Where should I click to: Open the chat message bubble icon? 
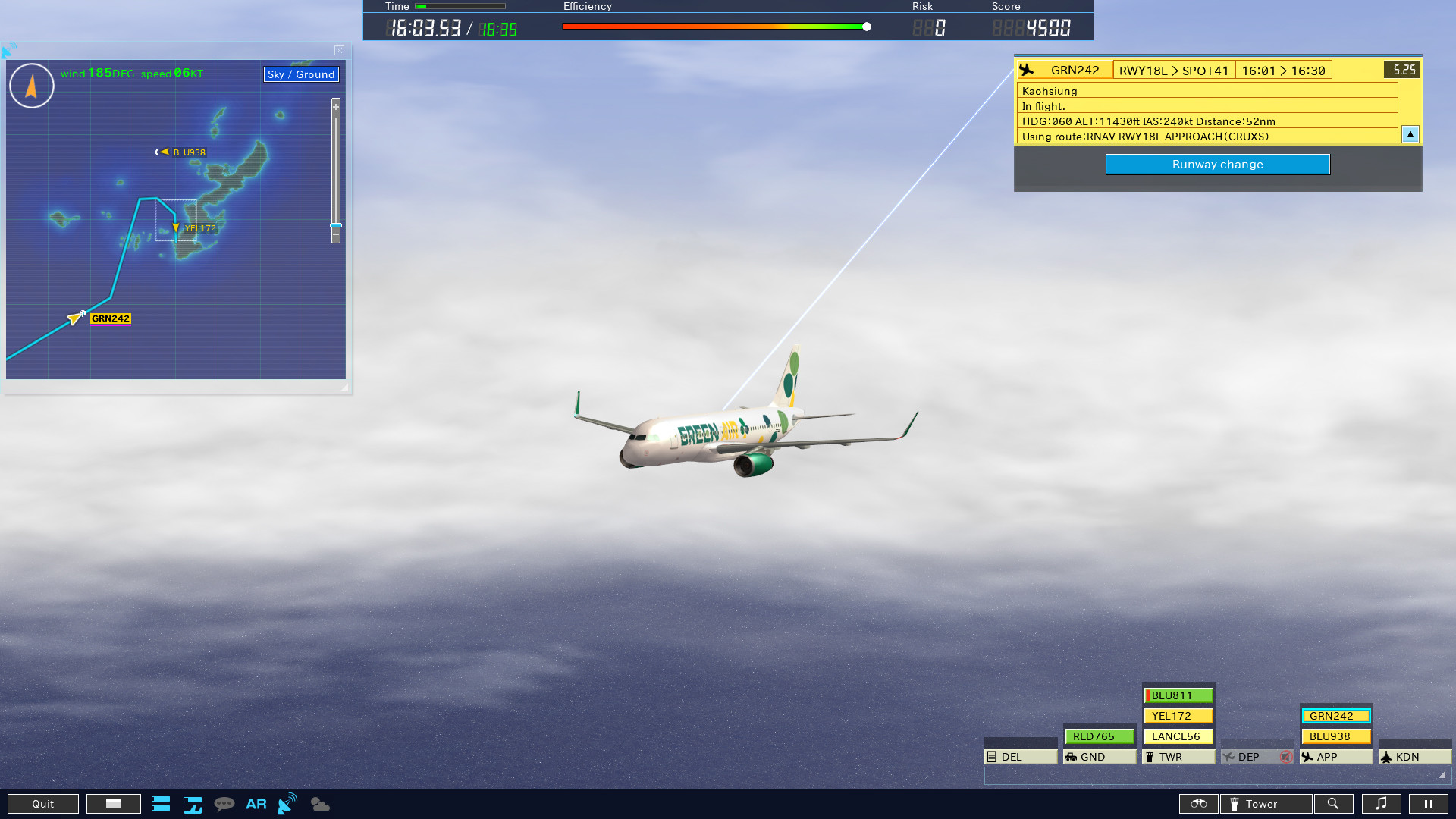[x=225, y=804]
